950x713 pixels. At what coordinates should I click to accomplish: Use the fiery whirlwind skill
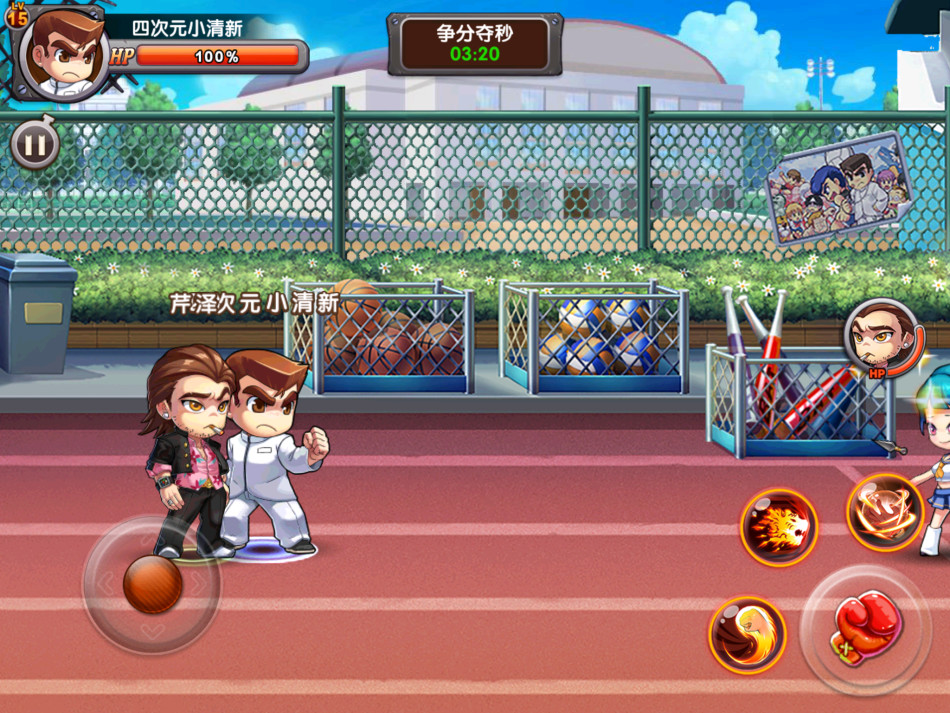point(885,511)
